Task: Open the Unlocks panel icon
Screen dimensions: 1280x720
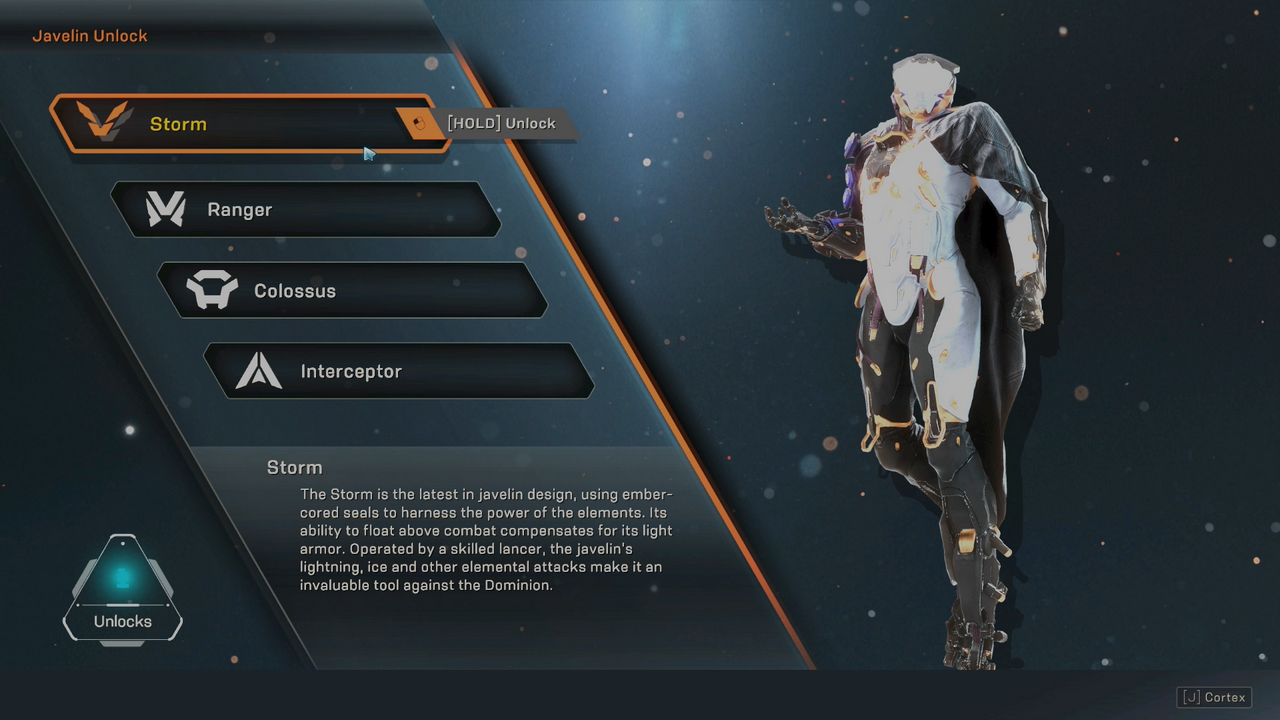Action: pyautogui.click(x=122, y=590)
